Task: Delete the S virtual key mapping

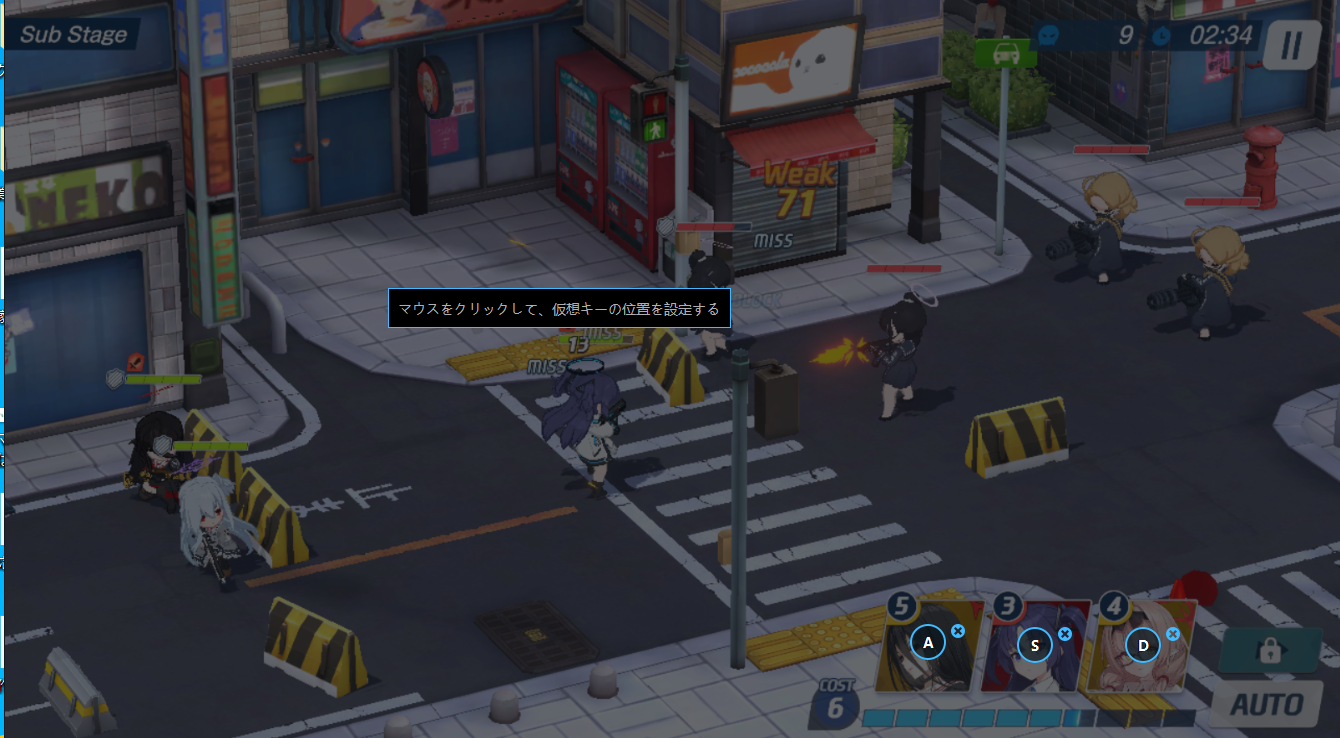Action: tap(1065, 634)
